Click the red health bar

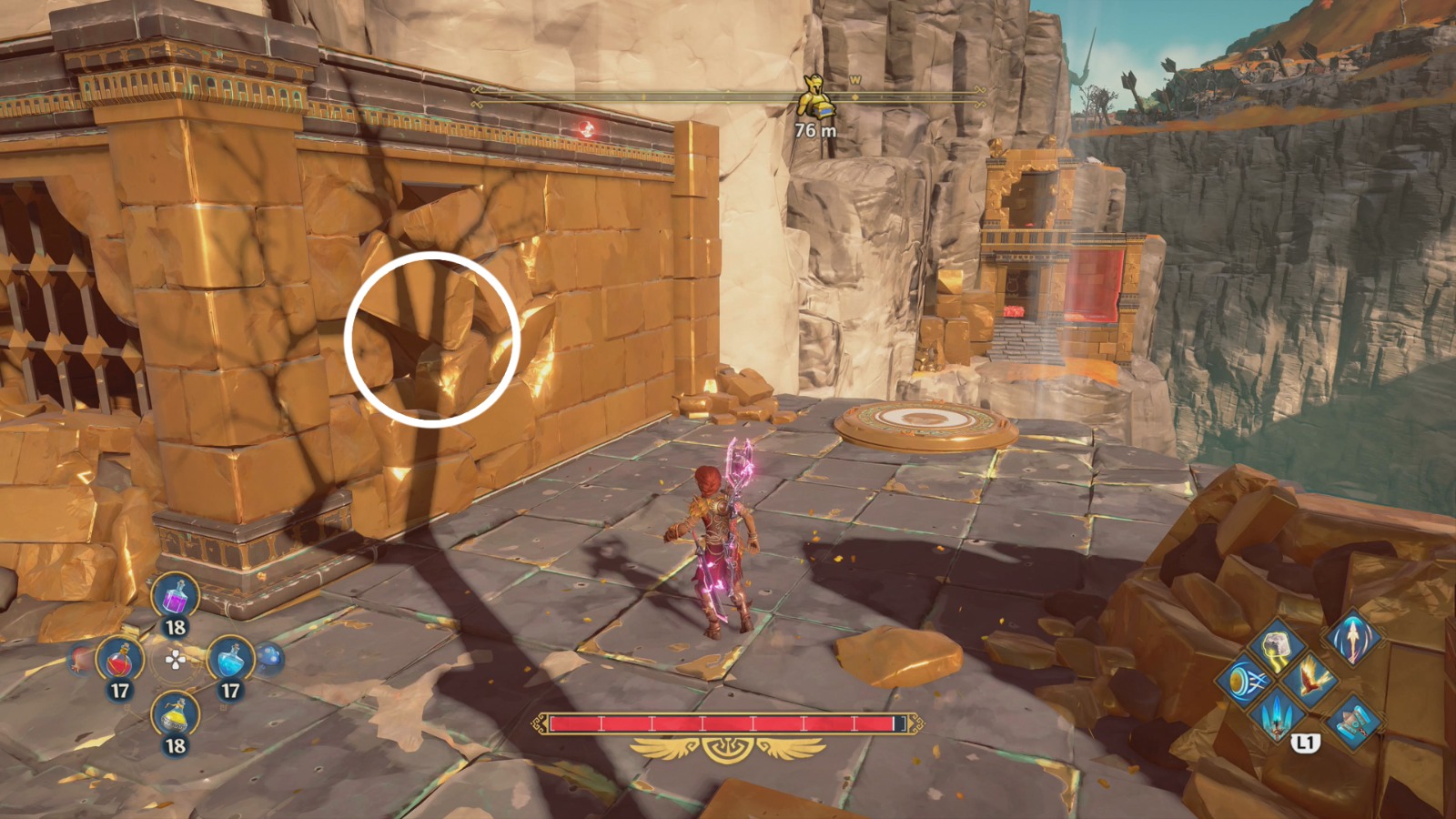click(x=723, y=723)
